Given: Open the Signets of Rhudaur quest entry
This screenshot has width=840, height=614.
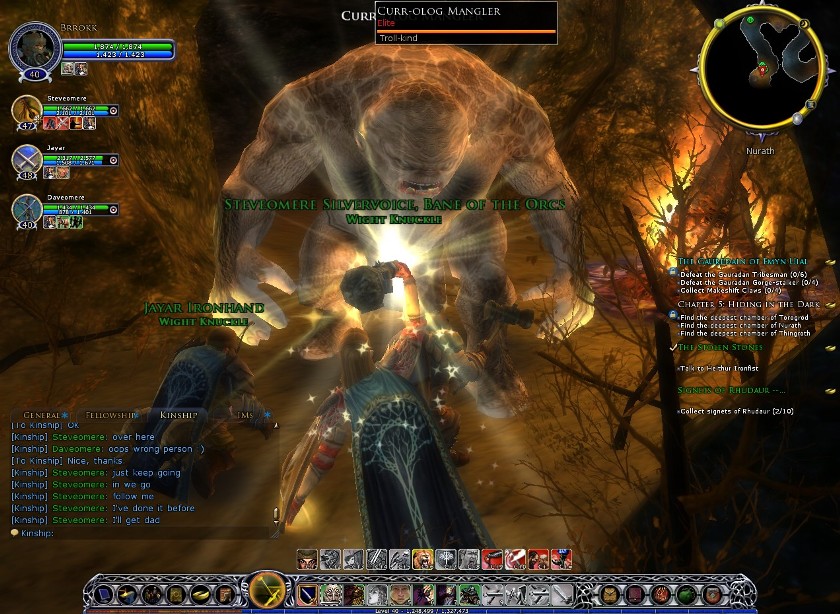Looking at the screenshot, I should pos(730,390).
